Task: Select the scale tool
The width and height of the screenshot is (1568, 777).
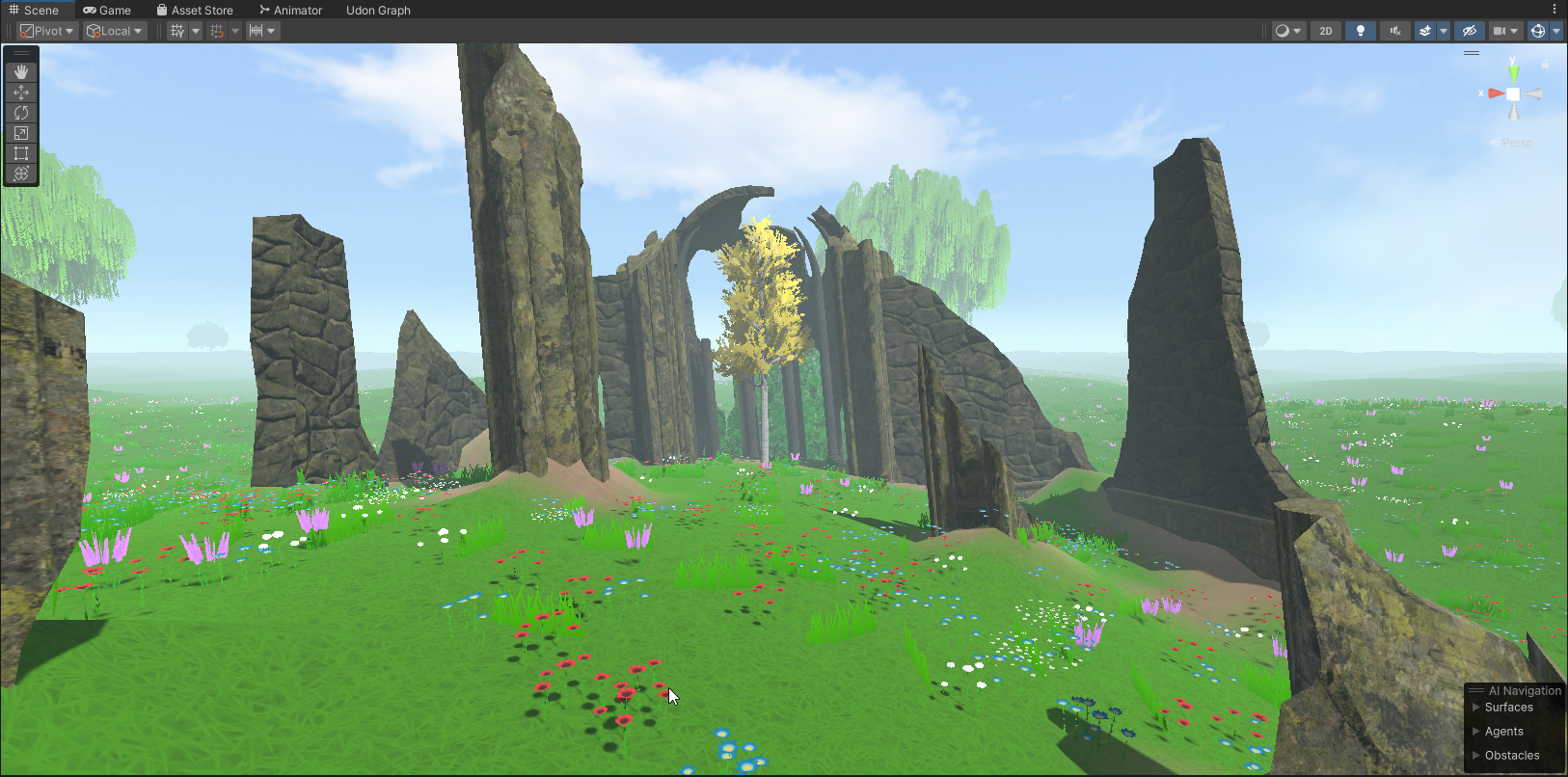Action: coord(21,133)
